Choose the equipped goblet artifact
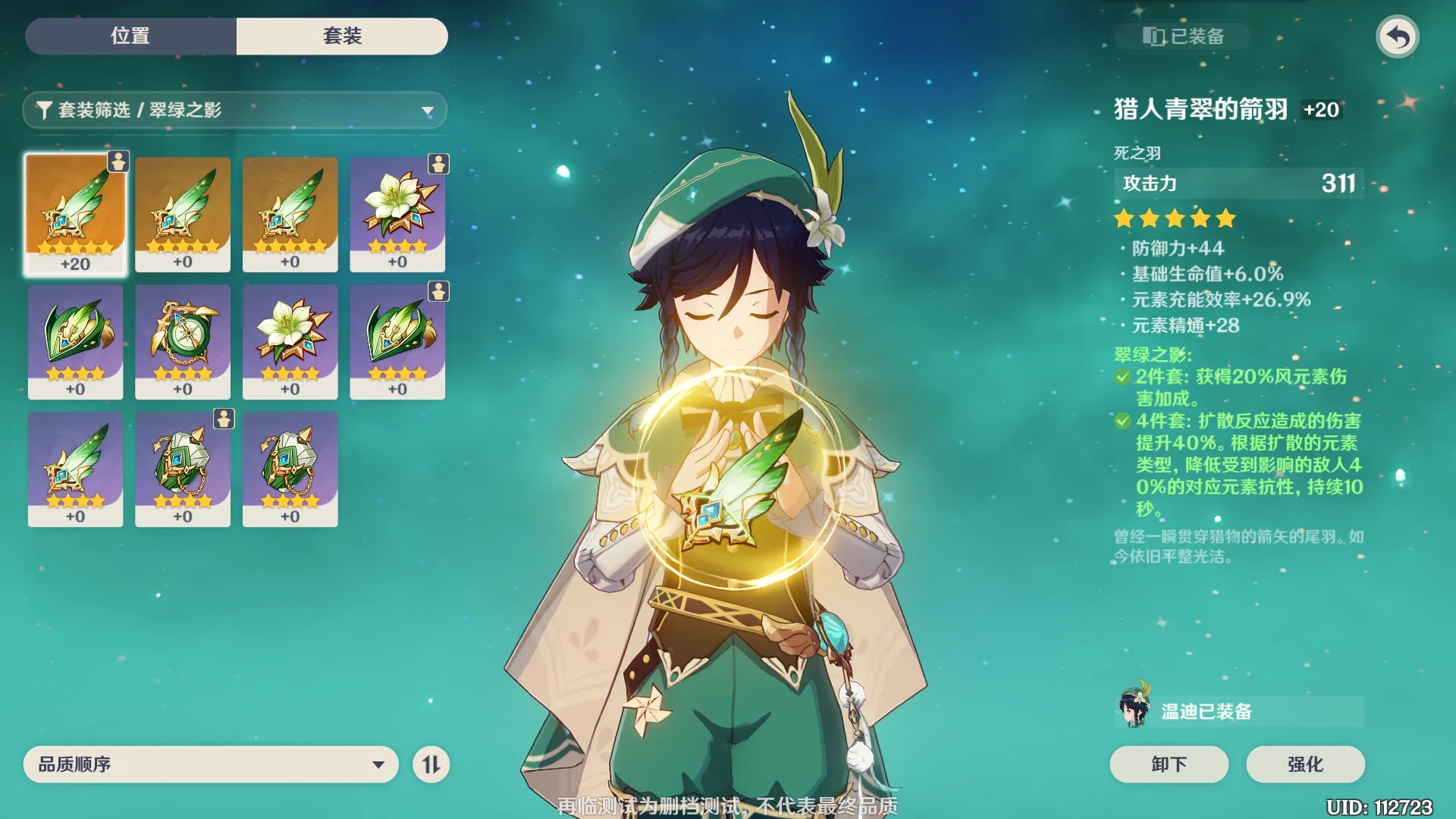 point(183,469)
